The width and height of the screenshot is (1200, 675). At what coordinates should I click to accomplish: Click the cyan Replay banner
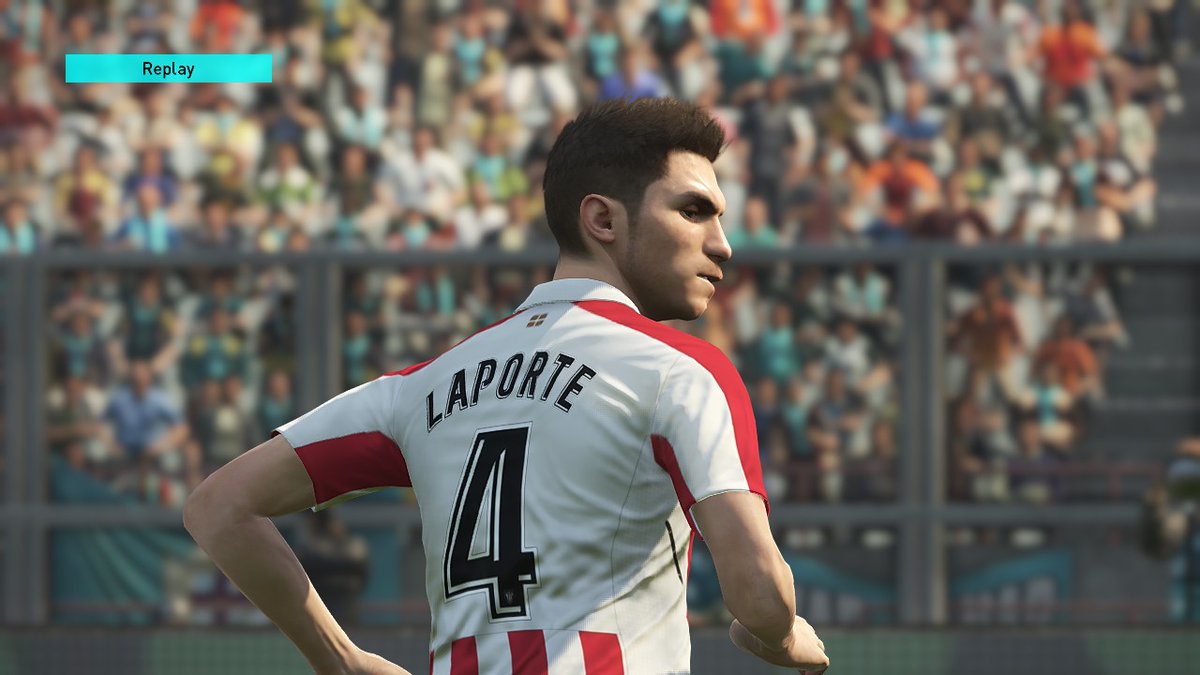click(168, 68)
